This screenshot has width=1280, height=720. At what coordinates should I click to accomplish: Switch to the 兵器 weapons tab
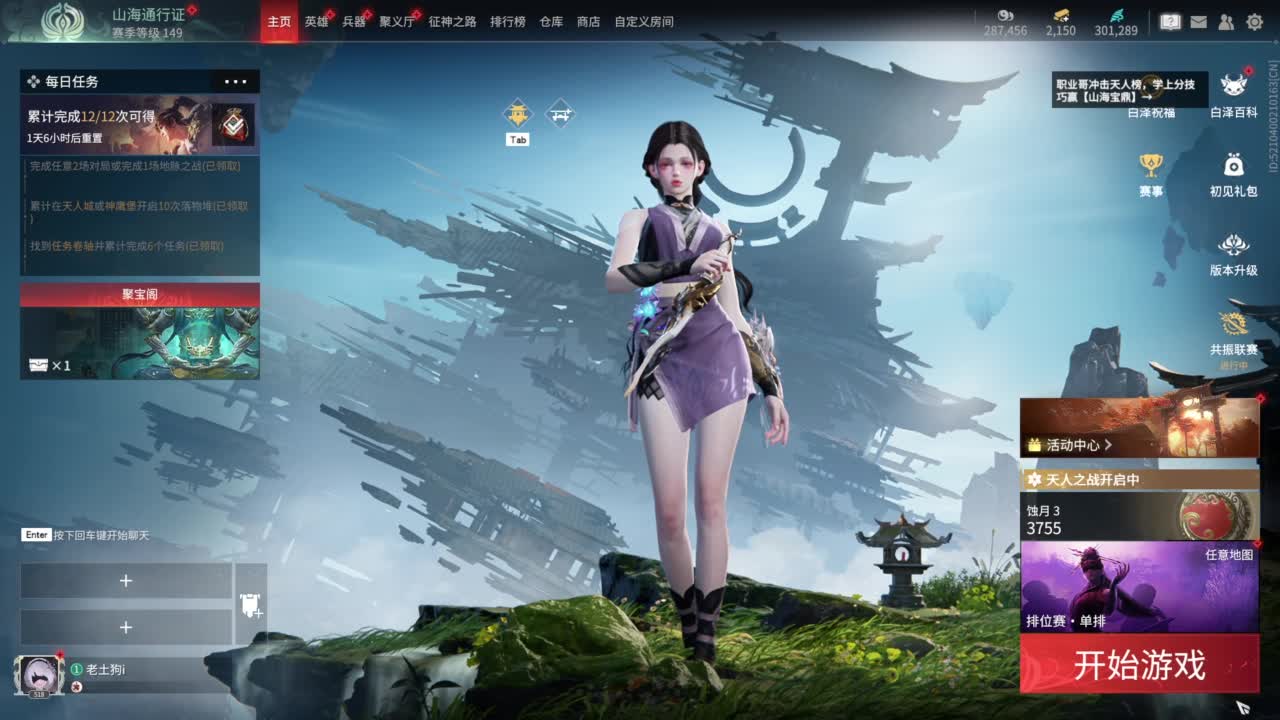tap(354, 21)
